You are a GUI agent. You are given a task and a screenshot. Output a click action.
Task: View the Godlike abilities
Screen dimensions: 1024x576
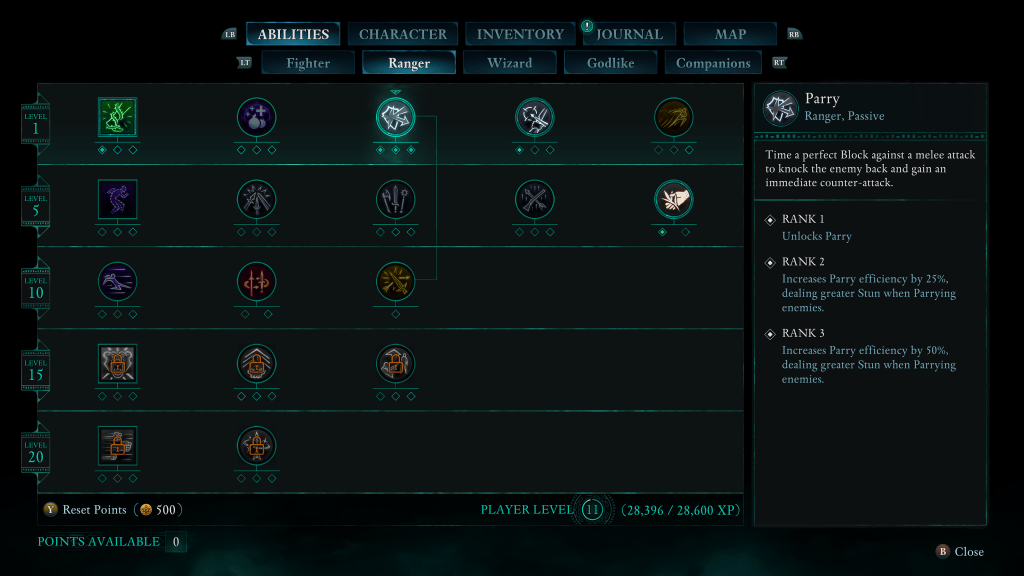[611, 63]
